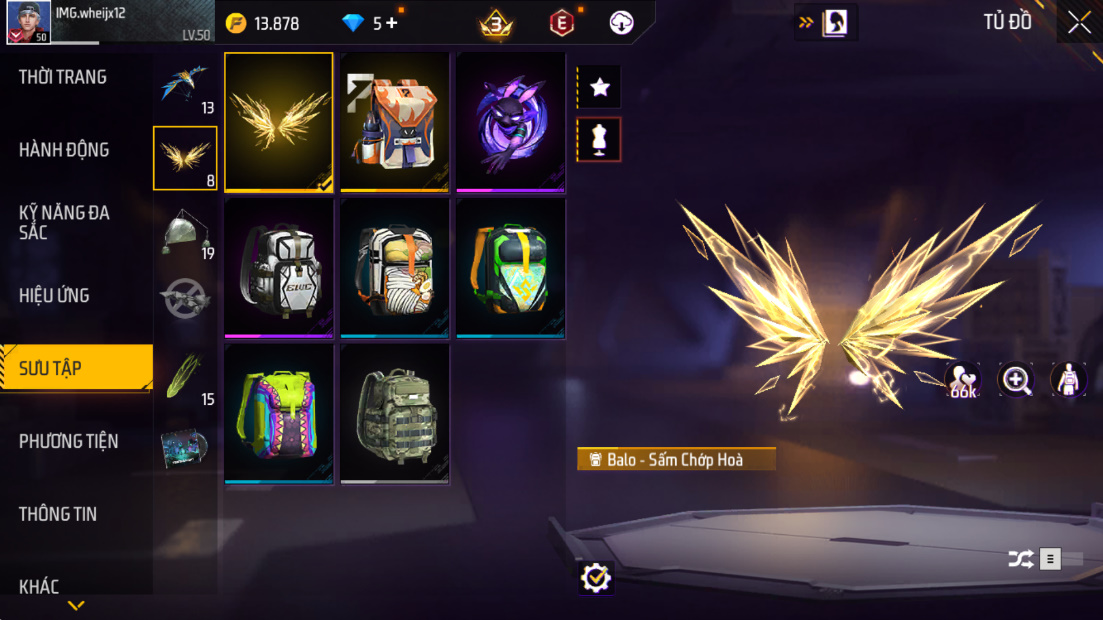Toggle the shuffle random skin option

pos(1020,559)
